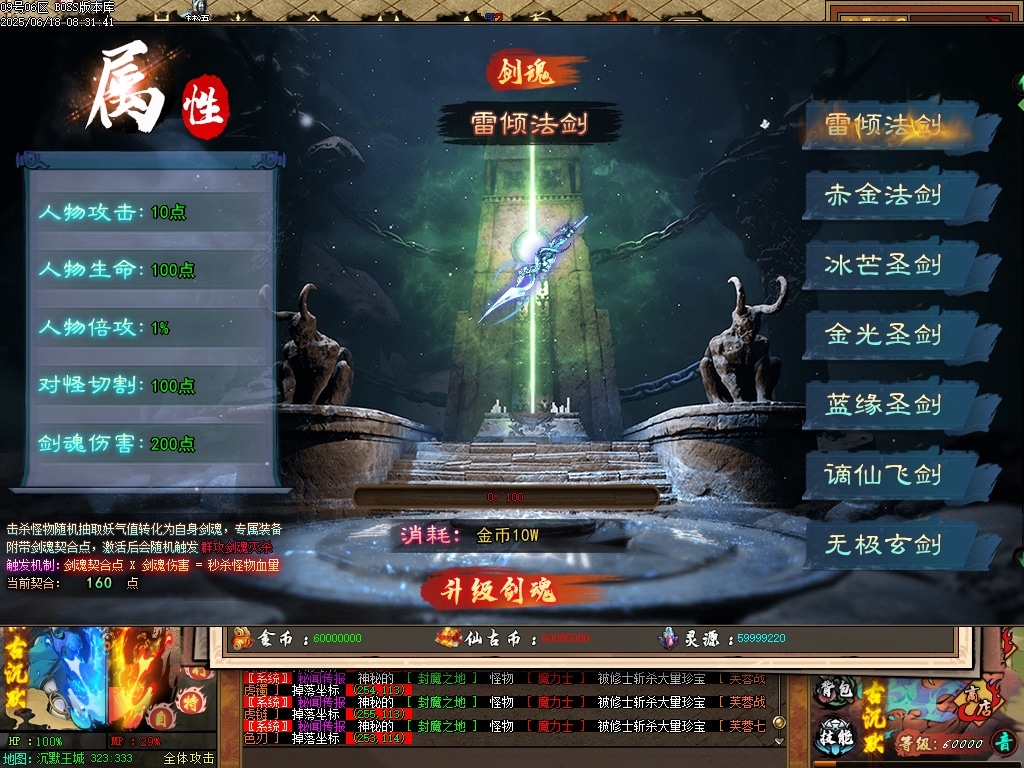Choose the 无极玄剑 sword option
1024x768 pixels.
[884, 545]
